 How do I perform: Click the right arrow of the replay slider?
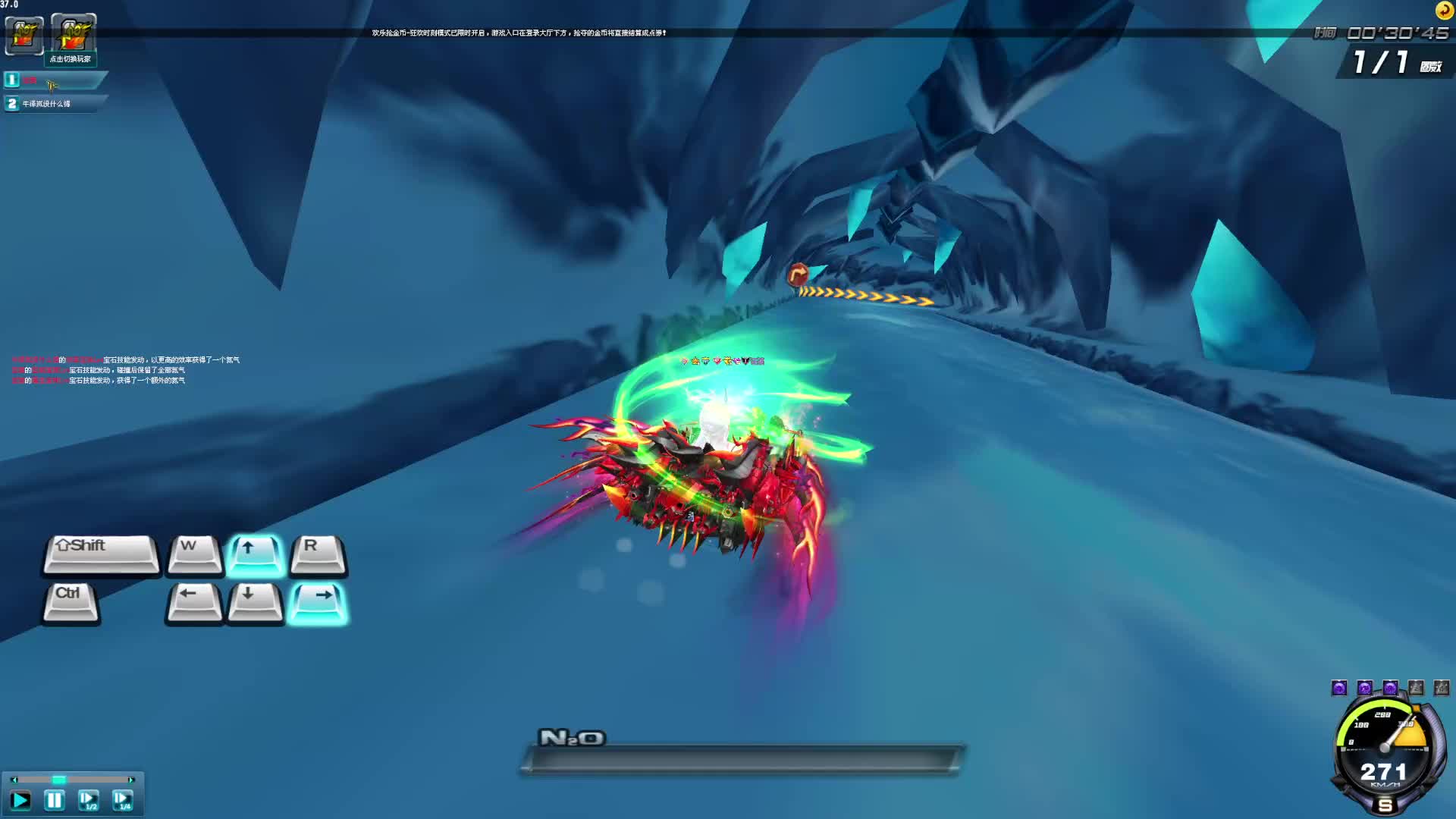pyautogui.click(x=132, y=780)
